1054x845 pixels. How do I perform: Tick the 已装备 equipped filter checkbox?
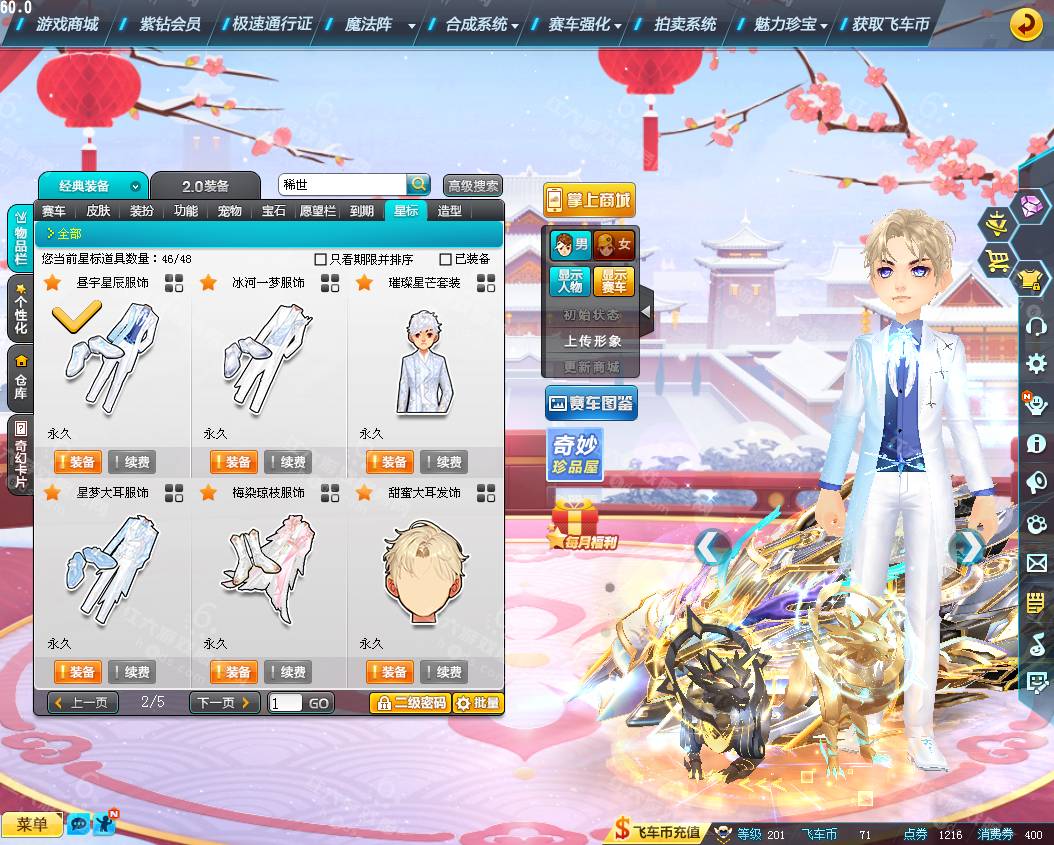coord(446,259)
